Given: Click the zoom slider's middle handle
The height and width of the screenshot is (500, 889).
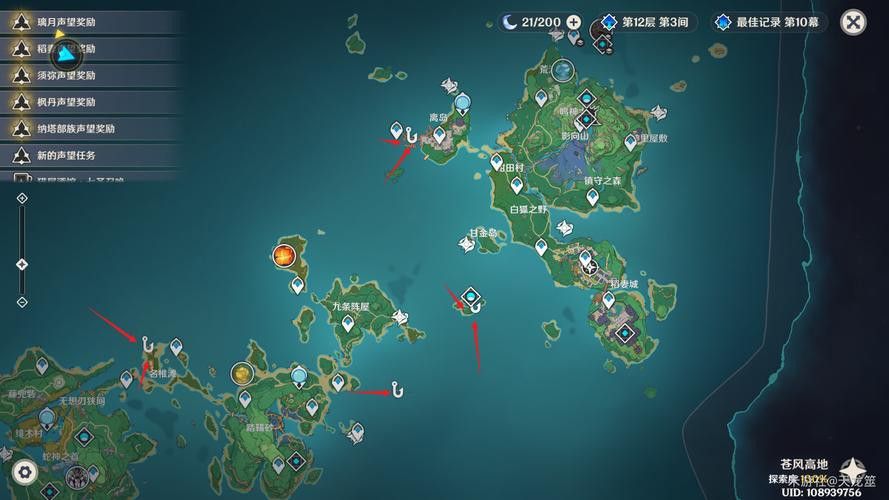Looking at the screenshot, I should [22, 264].
